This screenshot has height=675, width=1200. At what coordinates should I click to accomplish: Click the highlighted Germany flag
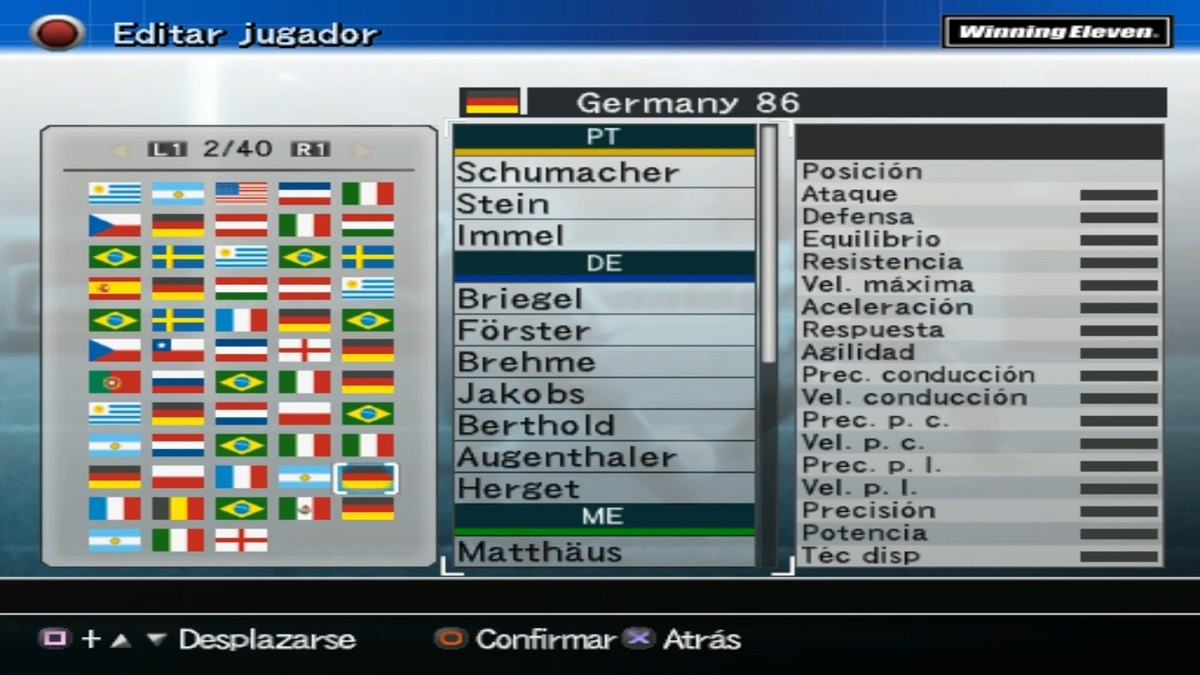click(x=367, y=478)
